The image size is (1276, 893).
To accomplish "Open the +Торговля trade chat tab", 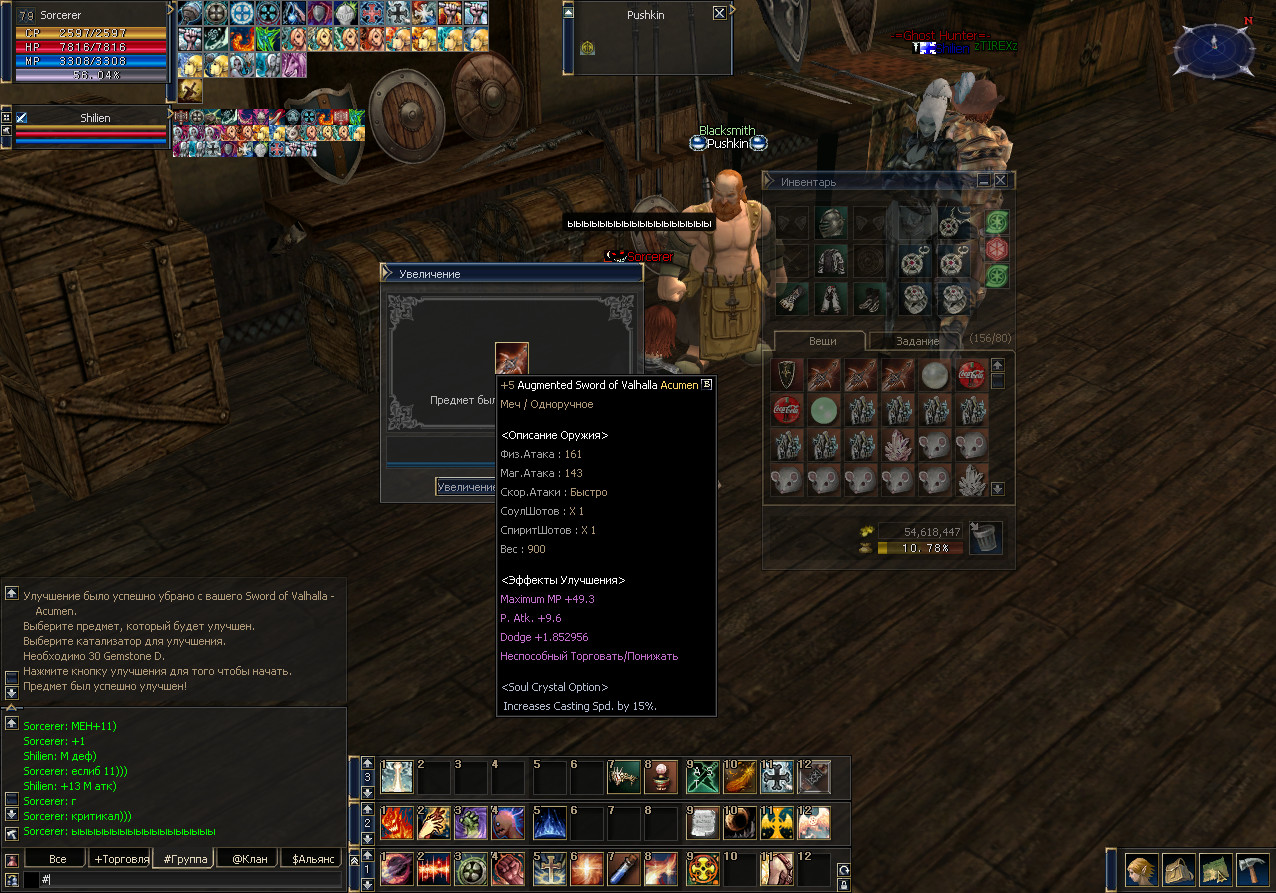I will tap(121, 859).
